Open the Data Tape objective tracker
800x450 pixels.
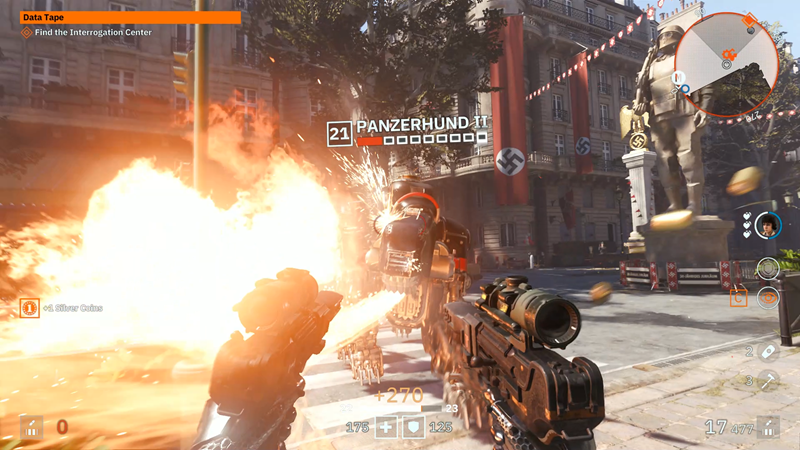click(131, 17)
